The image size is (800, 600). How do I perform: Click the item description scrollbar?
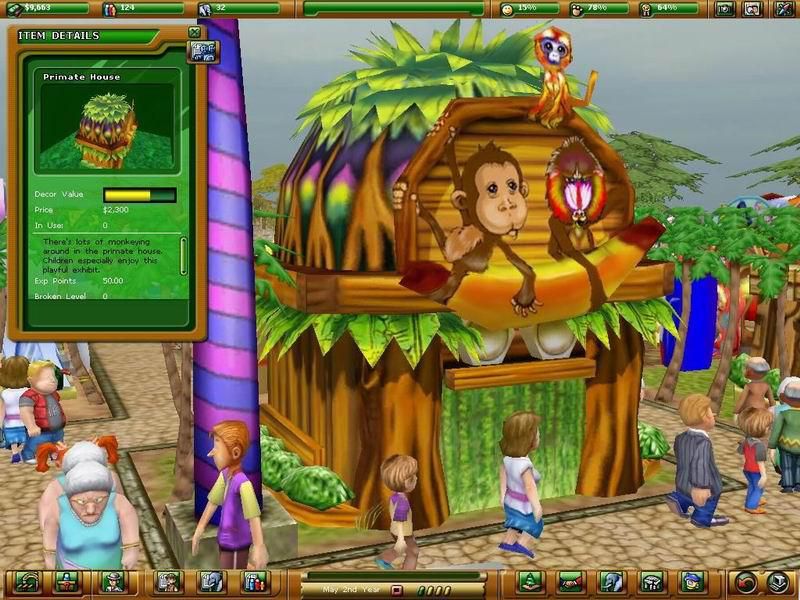pyautogui.click(x=183, y=256)
